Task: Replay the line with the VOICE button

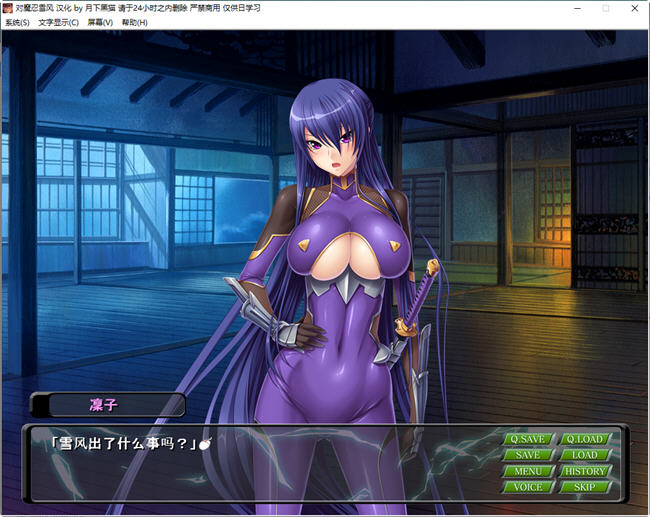Action: (x=527, y=487)
